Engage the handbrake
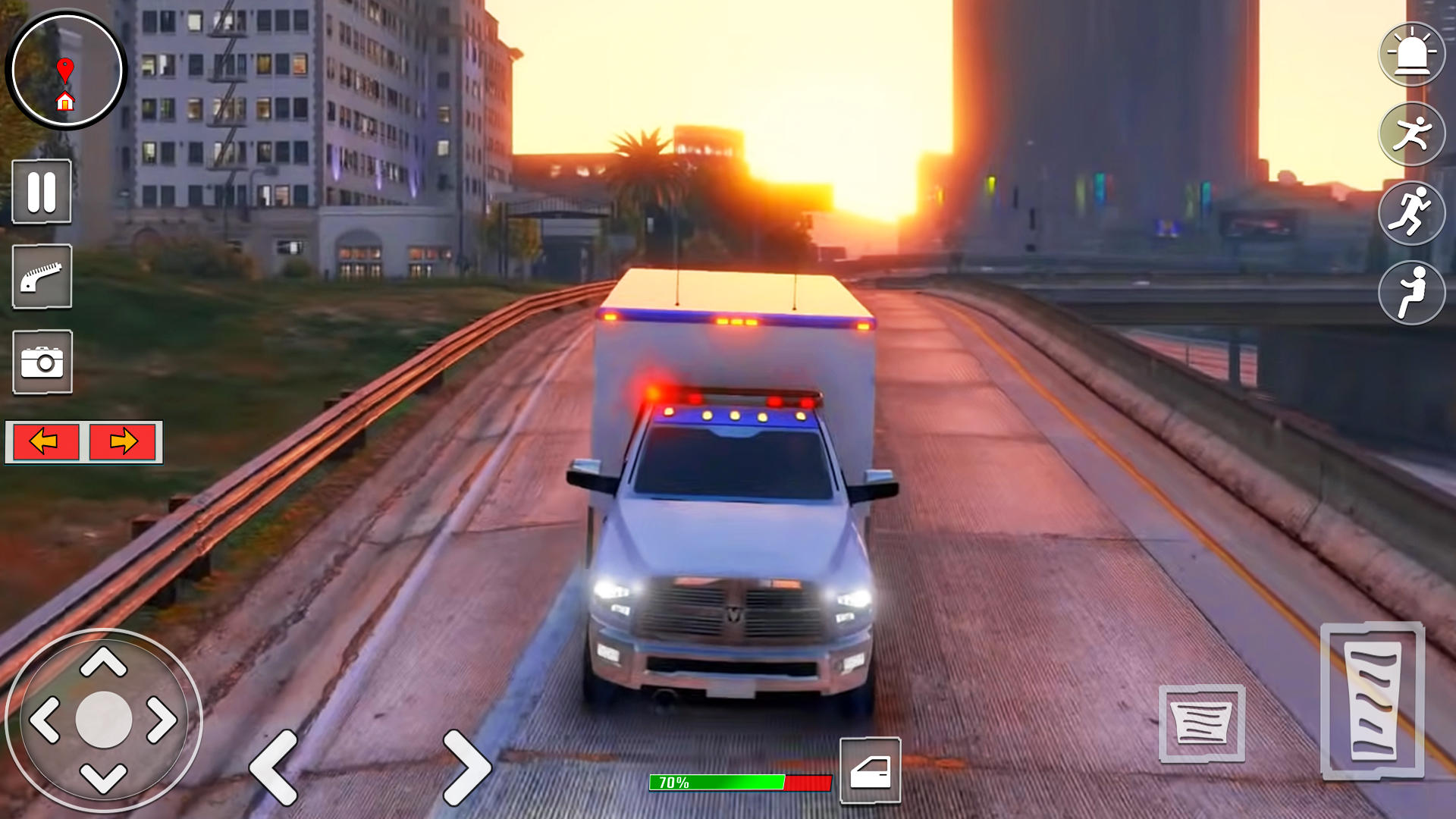Viewport: 1456px width, 819px height. click(x=42, y=277)
